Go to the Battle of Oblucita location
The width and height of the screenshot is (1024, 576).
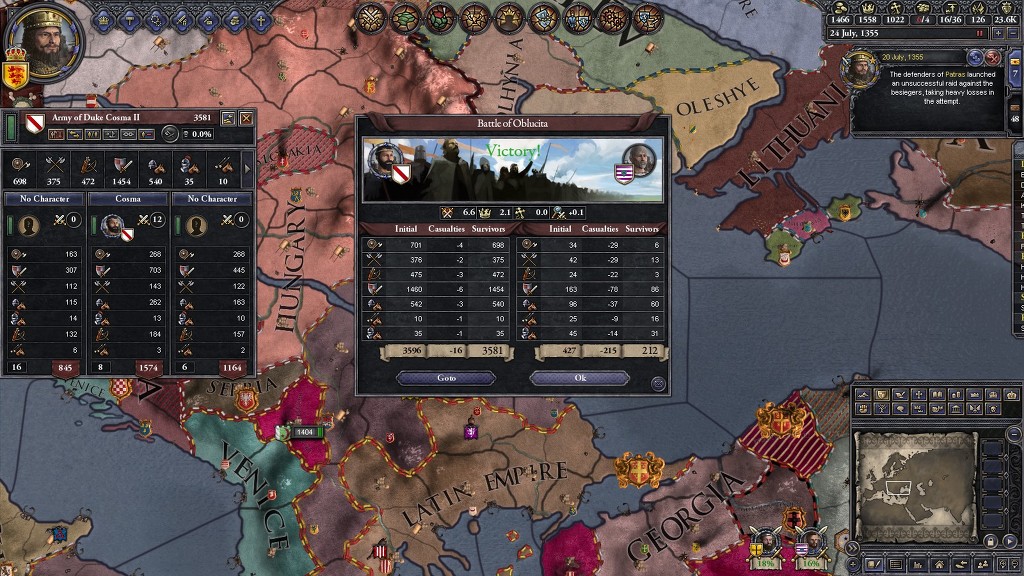[x=446, y=379]
